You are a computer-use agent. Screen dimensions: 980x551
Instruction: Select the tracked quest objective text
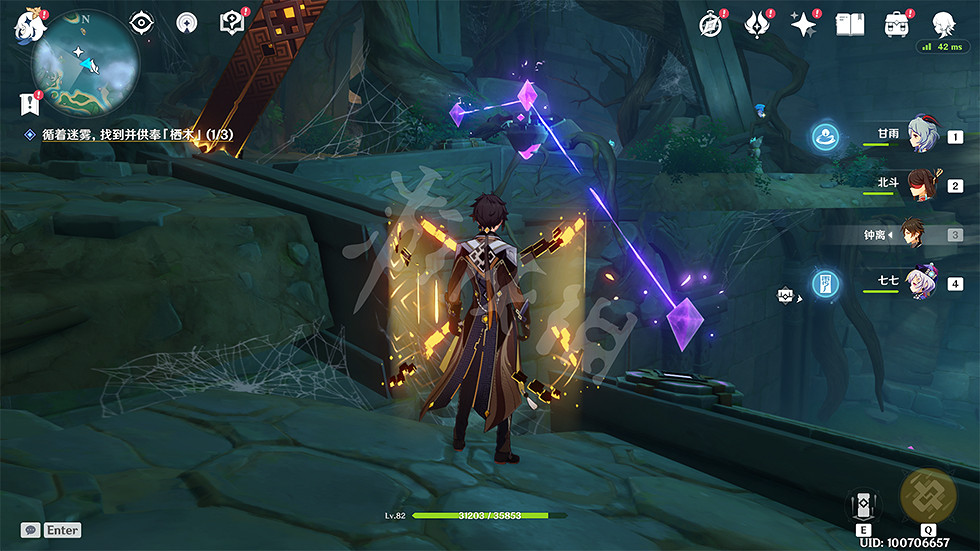(x=137, y=134)
